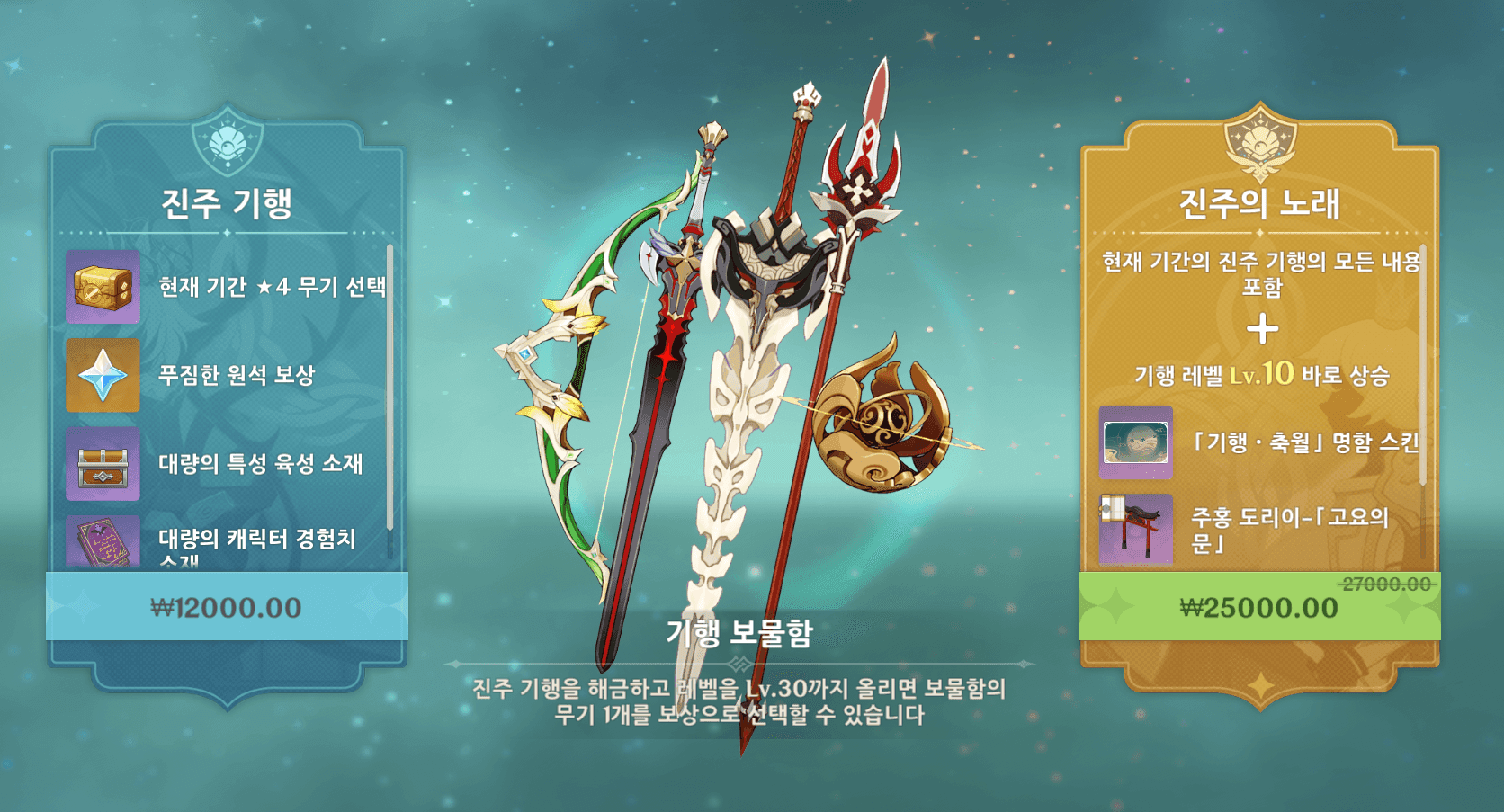Open the talent material chest icon
The width and height of the screenshot is (1504, 812).
pos(102,466)
